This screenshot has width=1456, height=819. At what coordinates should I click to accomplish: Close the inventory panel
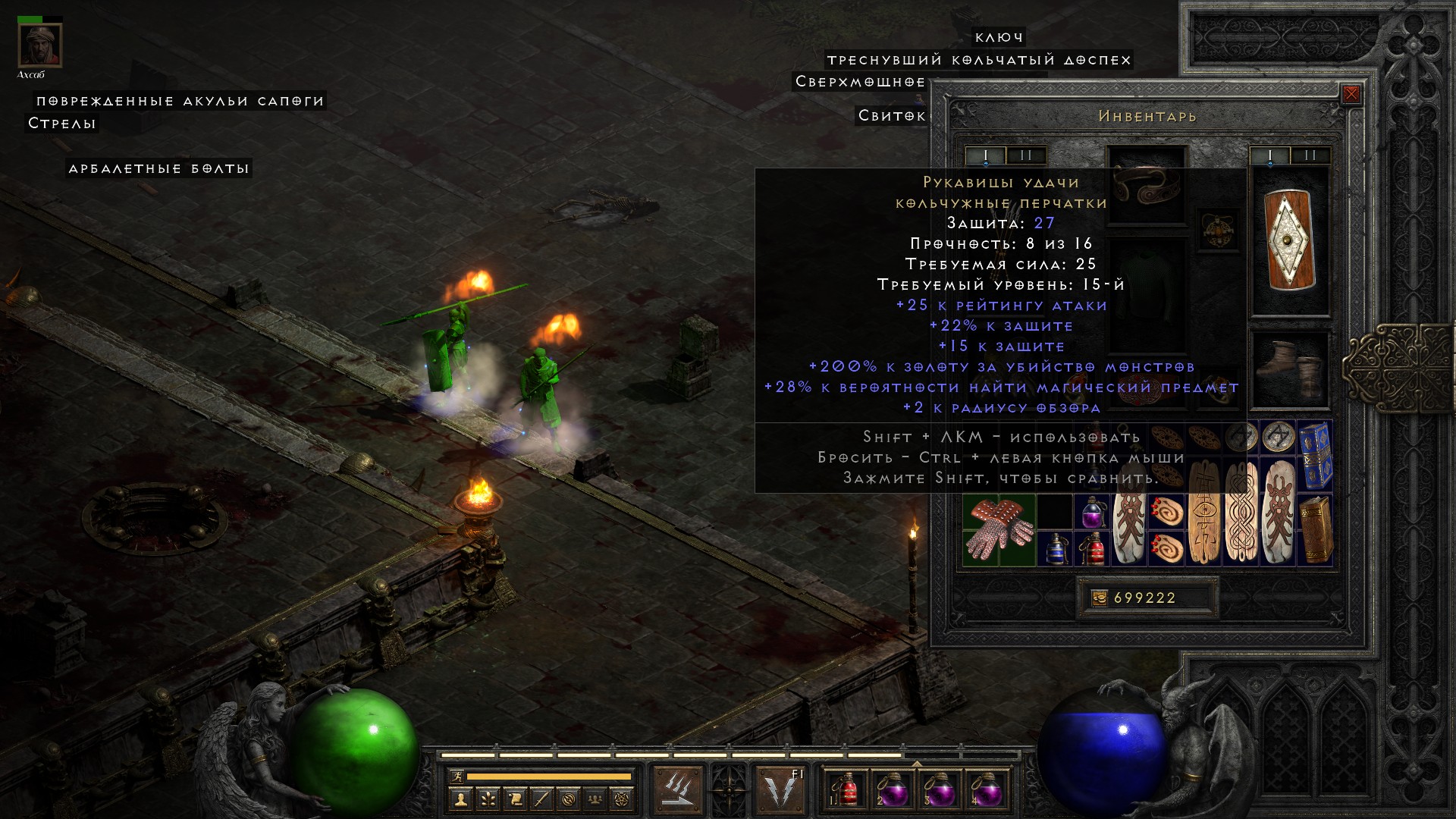click(1351, 95)
